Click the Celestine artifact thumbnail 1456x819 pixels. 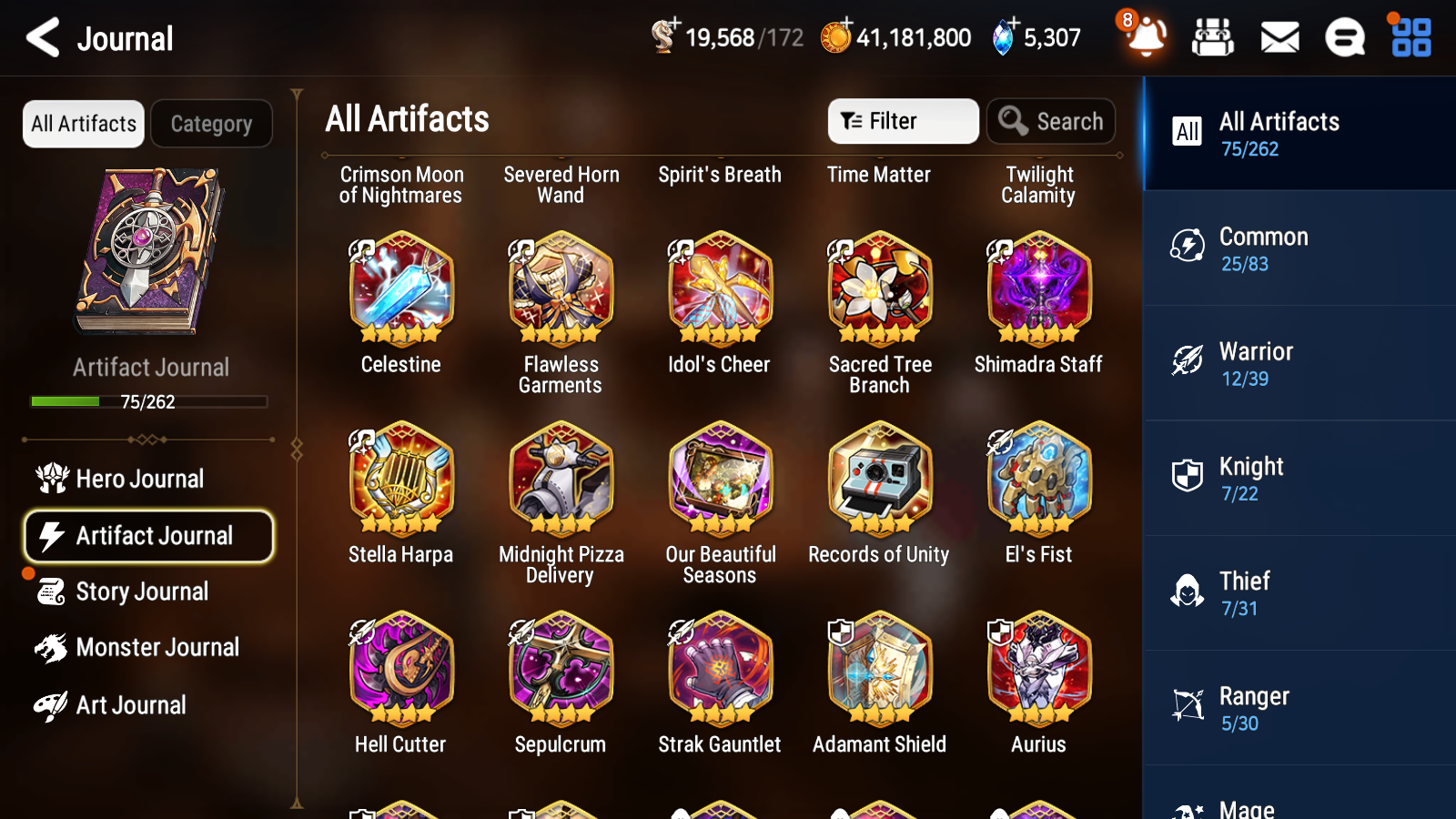[x=400, y=289]
